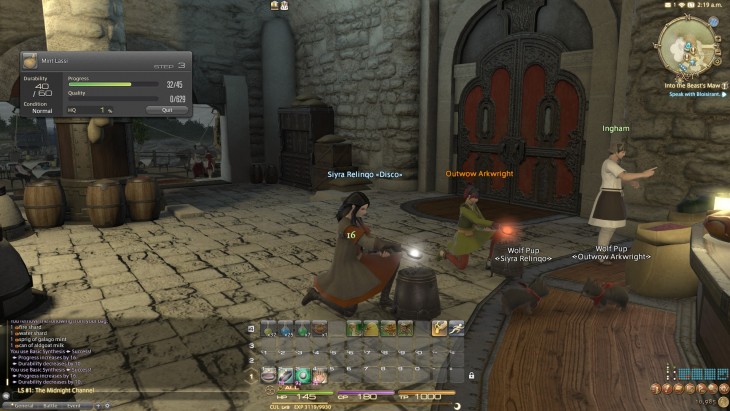
Task: Use the sprint running-figure action
Action: [x=456, y=327]
